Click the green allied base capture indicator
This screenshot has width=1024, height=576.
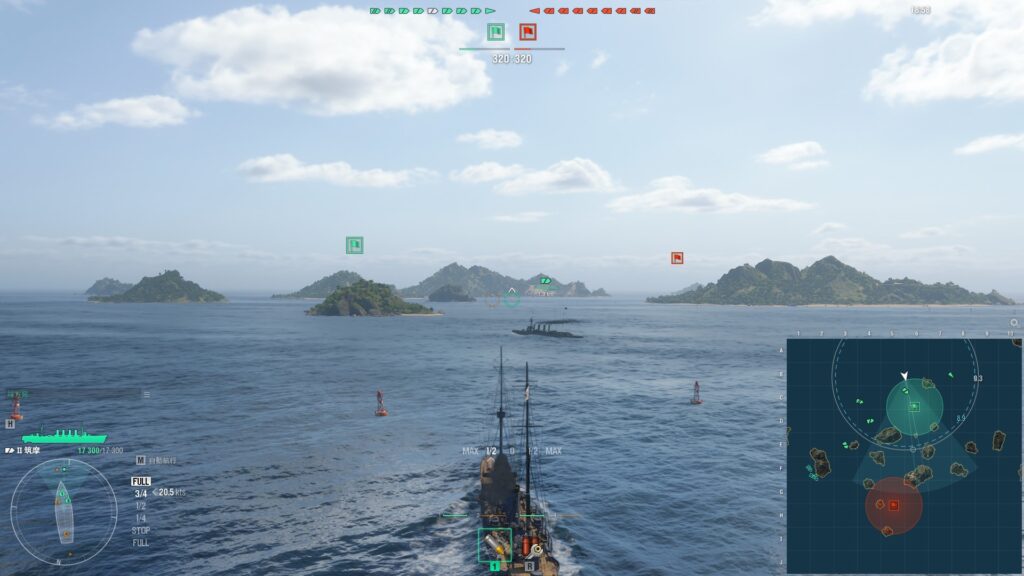coord(496,32)
